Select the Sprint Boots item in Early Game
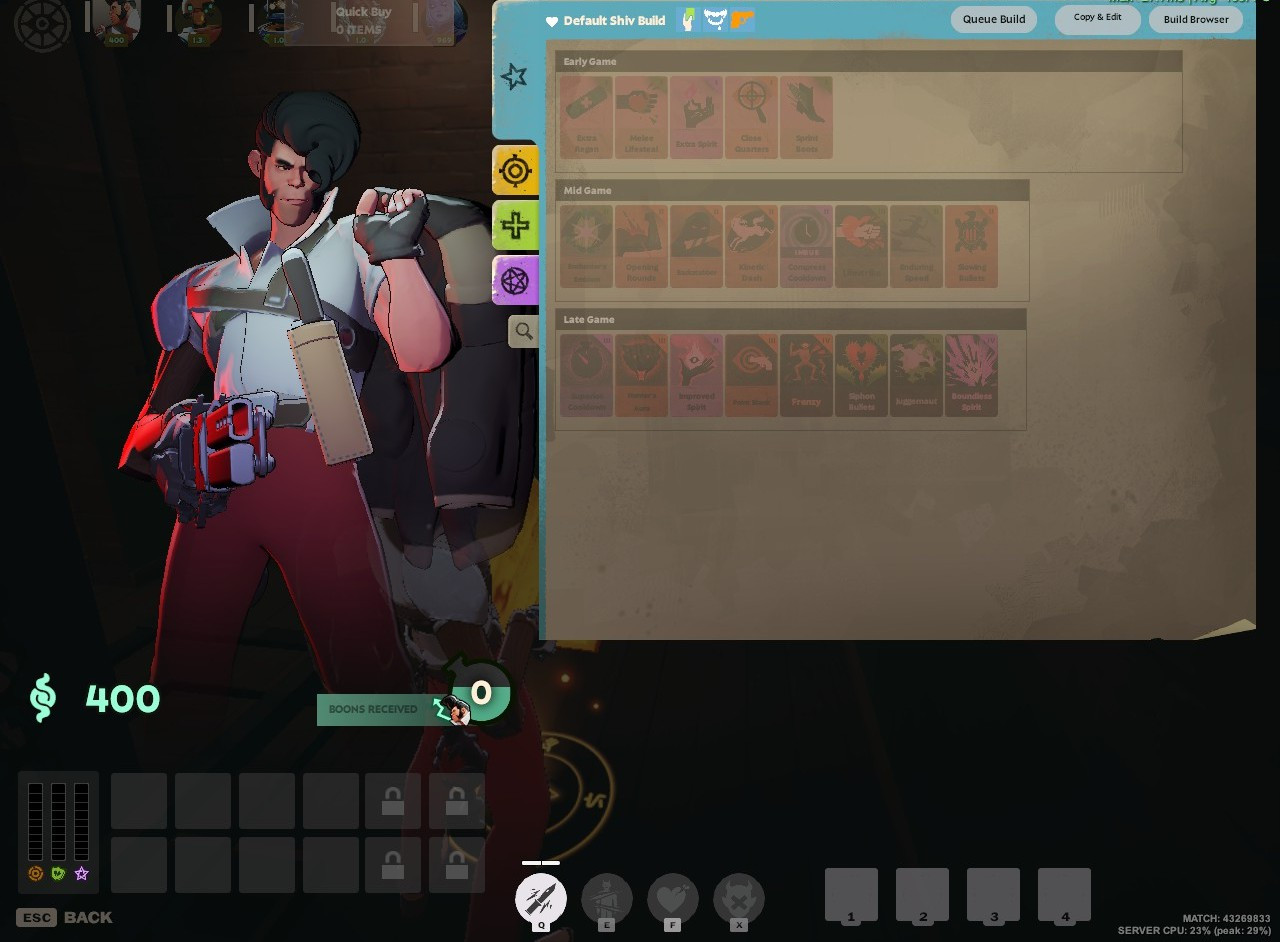The image size is (1280, 942). (806, 116)
